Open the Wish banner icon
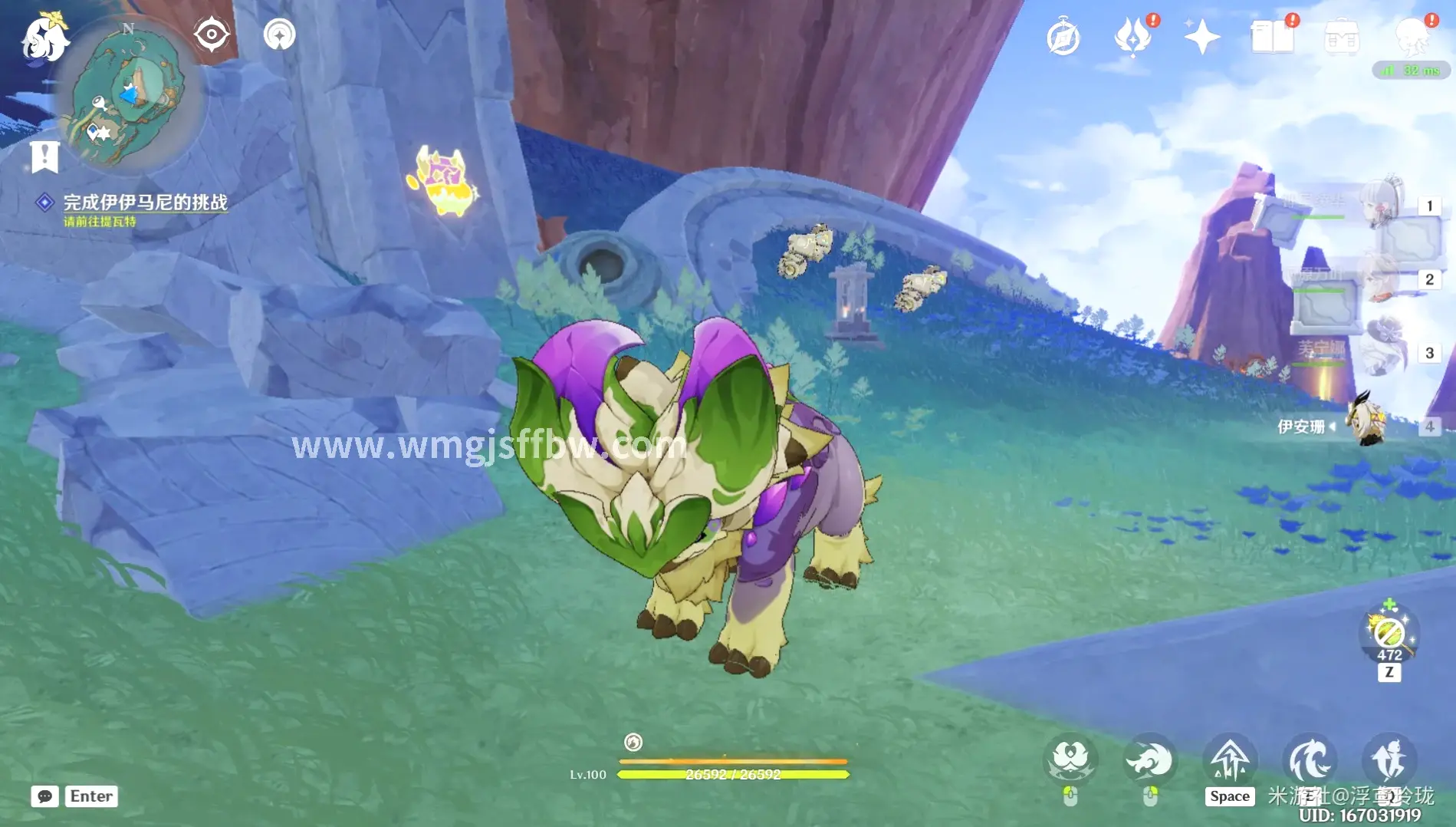Viewport: 1456px width, 827px height. click(1132, 37)
